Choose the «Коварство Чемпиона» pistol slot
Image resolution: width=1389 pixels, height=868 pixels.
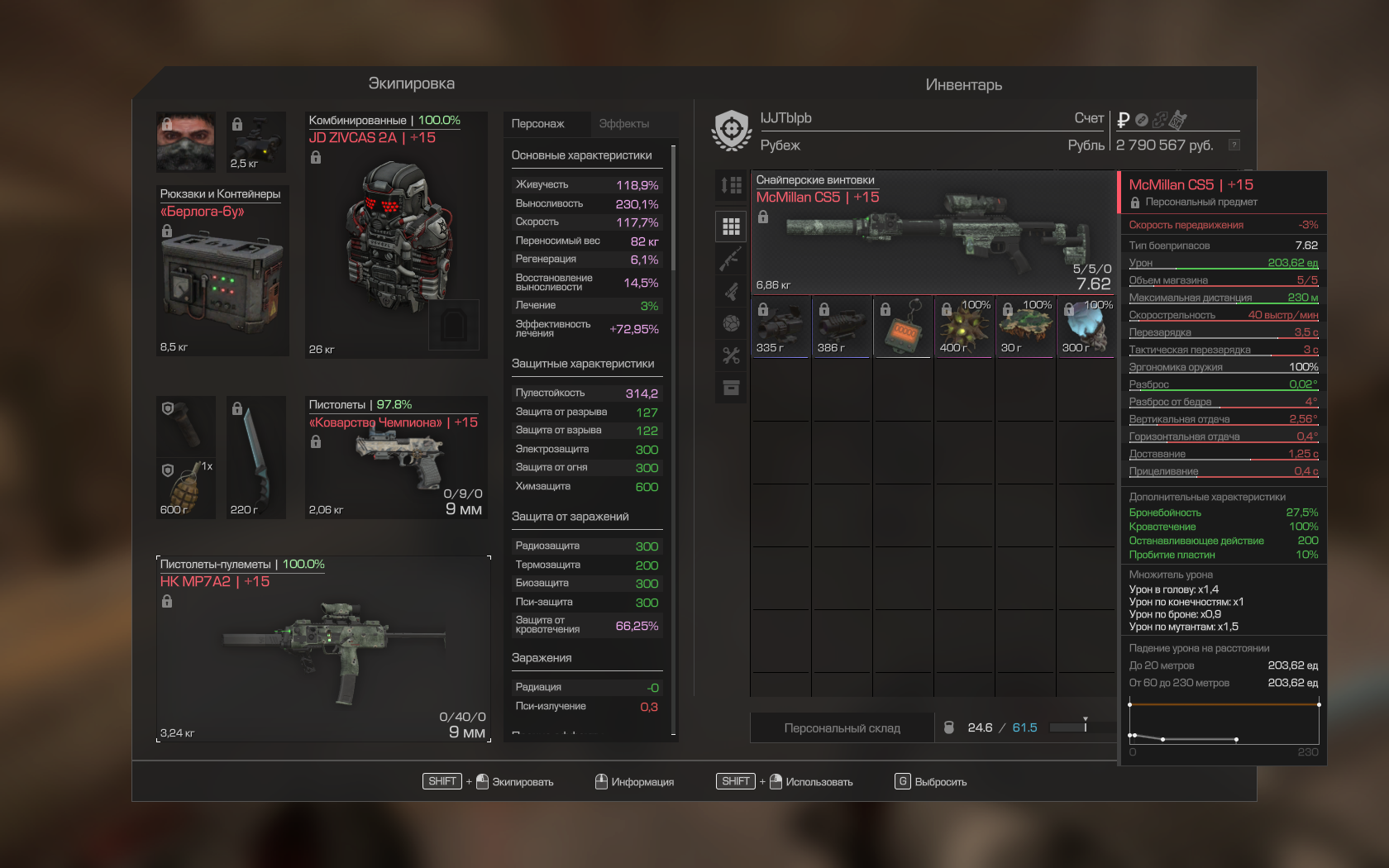tap(396, 457)
